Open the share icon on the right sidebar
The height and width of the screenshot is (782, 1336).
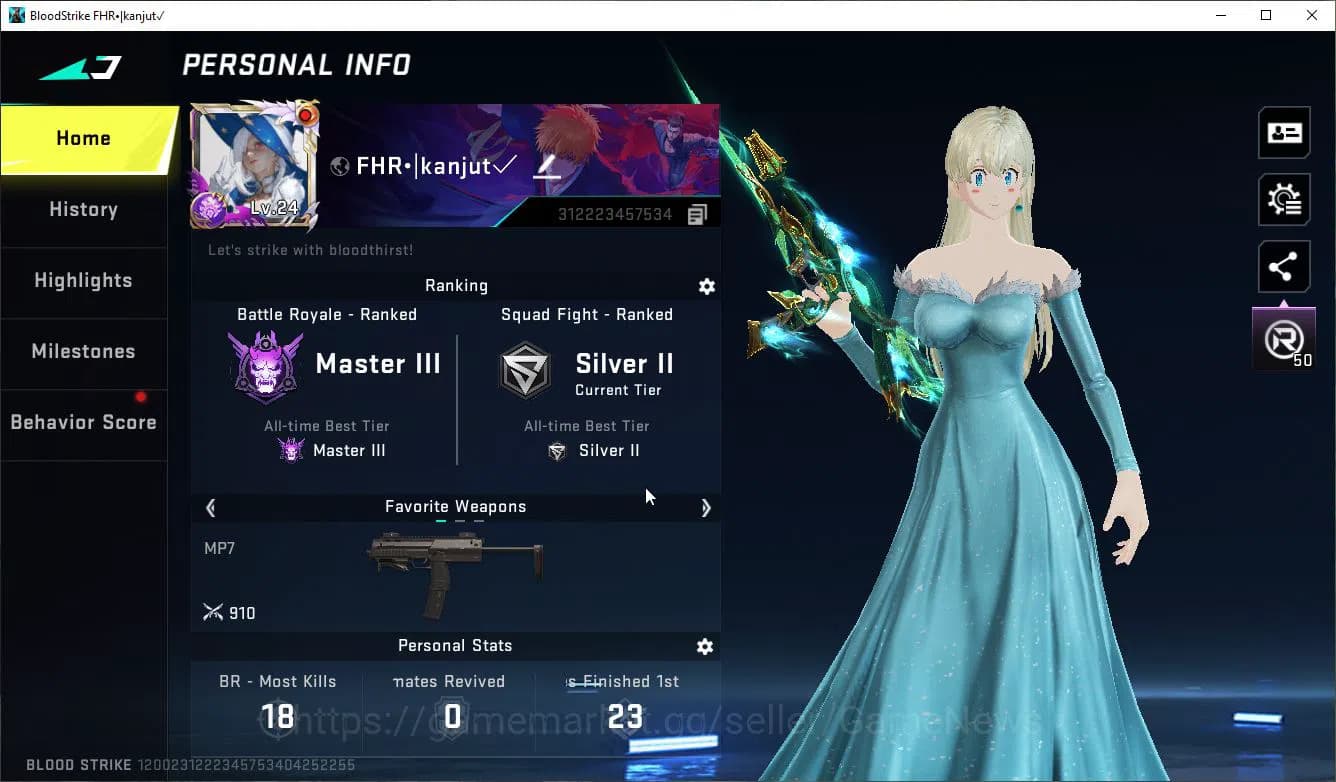(x=1284, y=266)
